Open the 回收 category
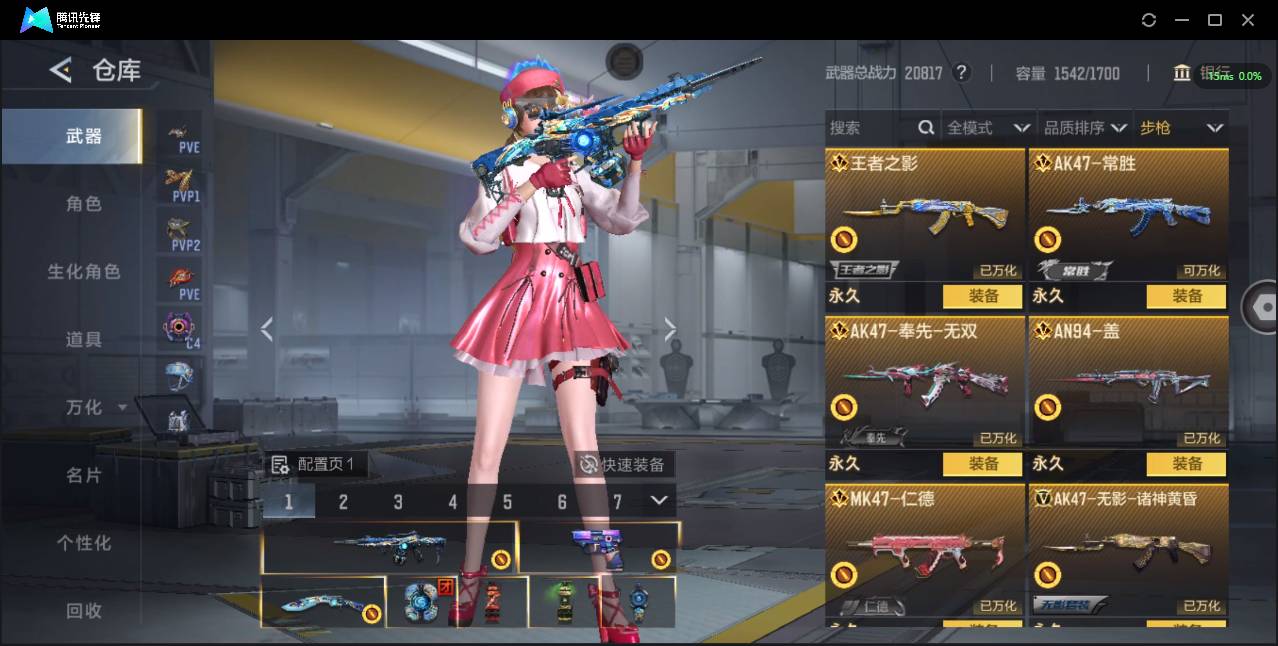1278x646 pixels. coord(84,611)
